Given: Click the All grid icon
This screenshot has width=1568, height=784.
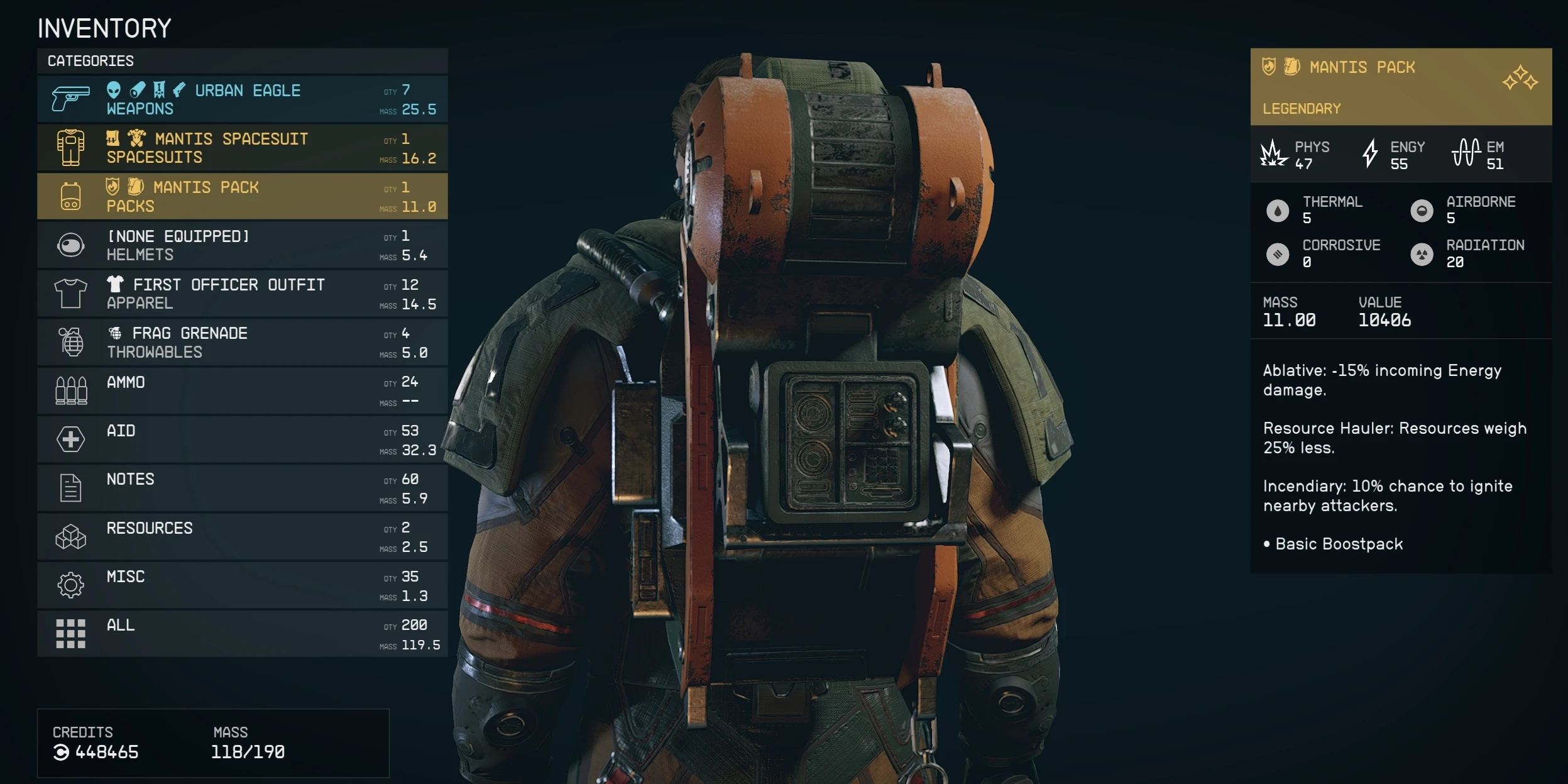Looking at the screenshot, I should tap(70, 633).
